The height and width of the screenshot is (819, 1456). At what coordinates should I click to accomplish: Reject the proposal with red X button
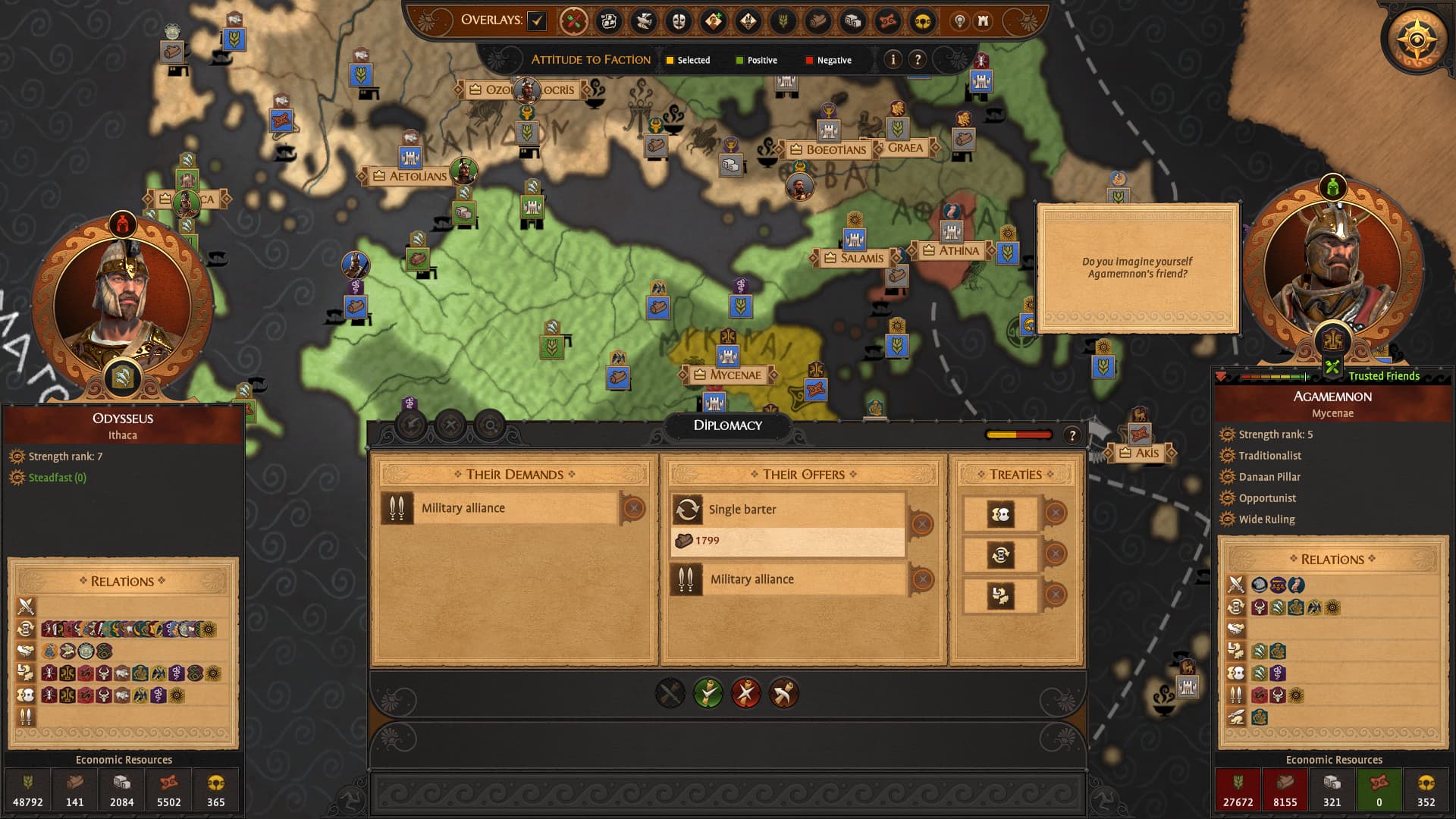pyautogui.click(x=746, y=693)
